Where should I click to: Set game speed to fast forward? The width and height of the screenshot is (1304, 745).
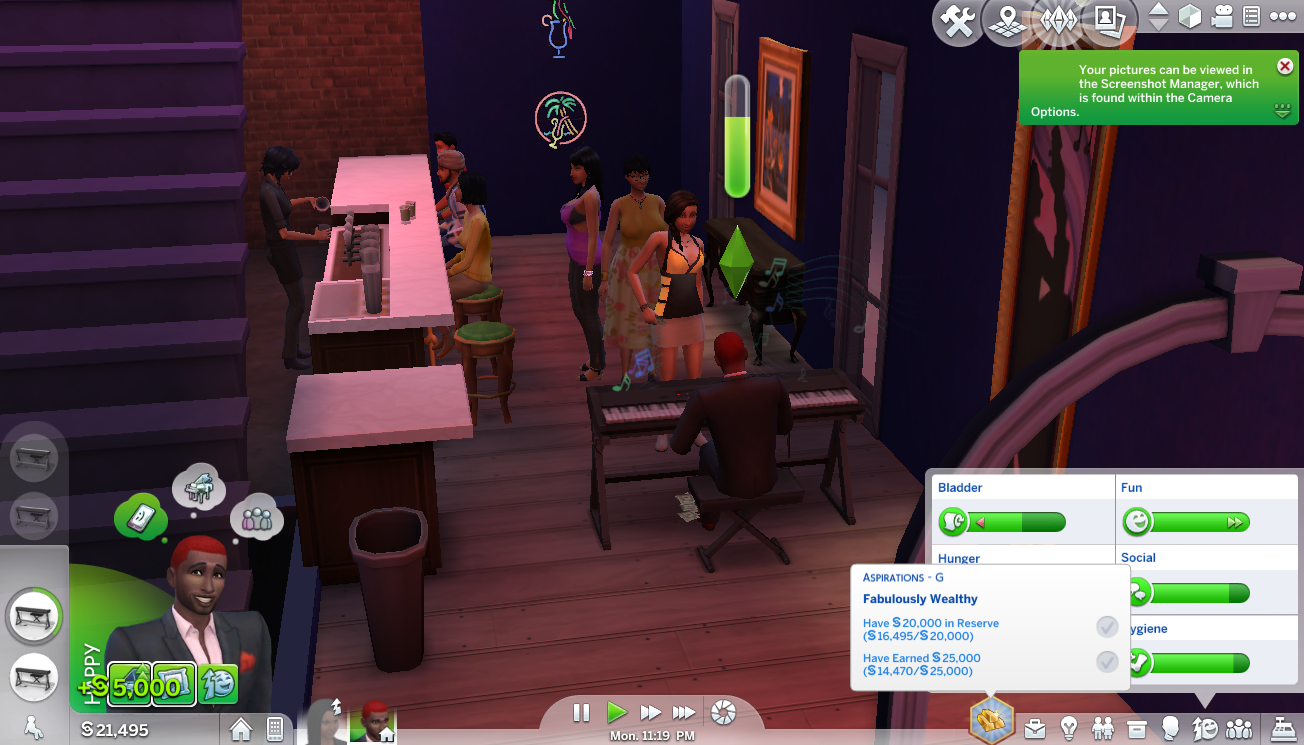(x=651, y=713)
